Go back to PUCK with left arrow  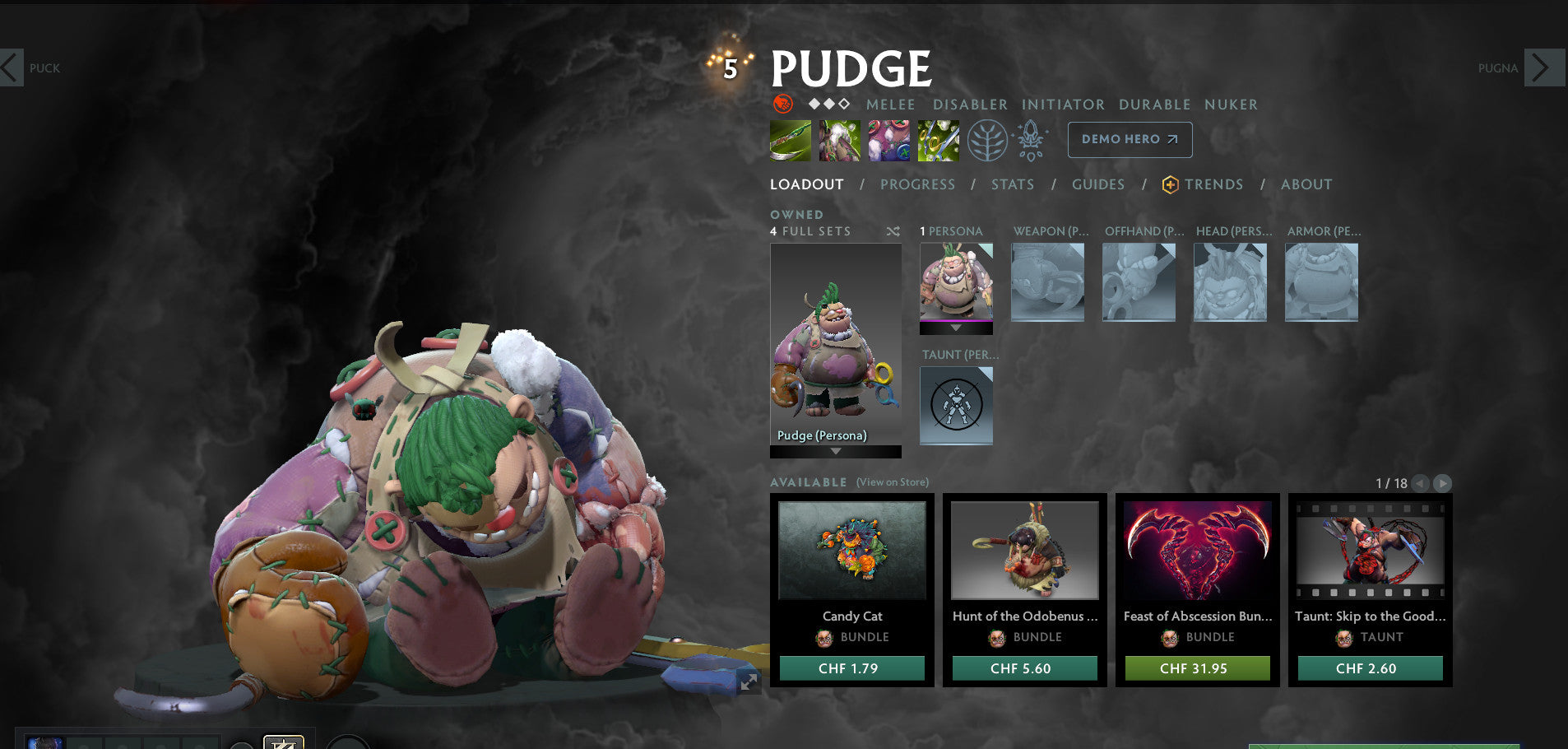12,67
